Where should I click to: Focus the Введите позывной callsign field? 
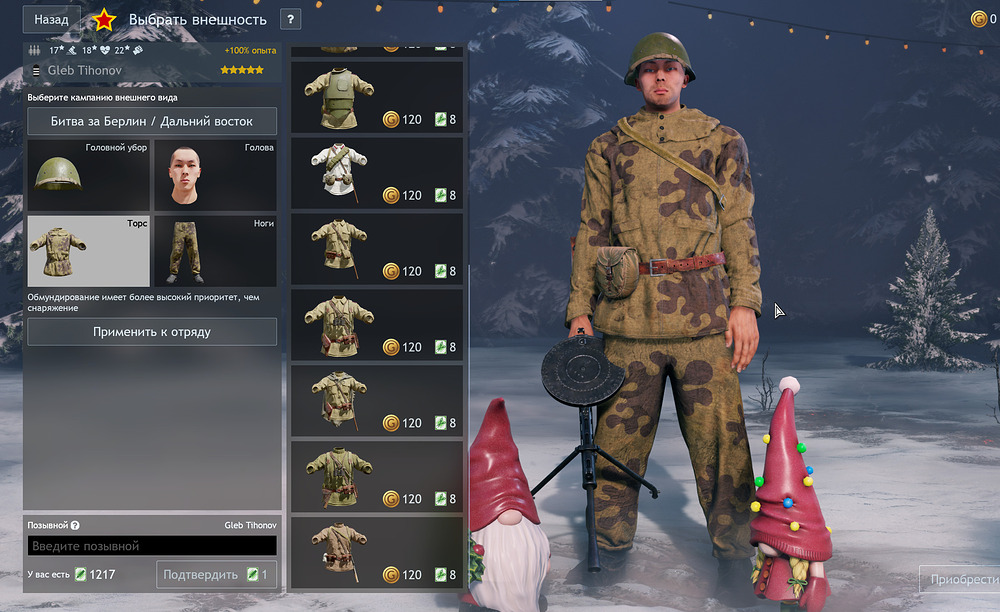[x=152, y=546]
